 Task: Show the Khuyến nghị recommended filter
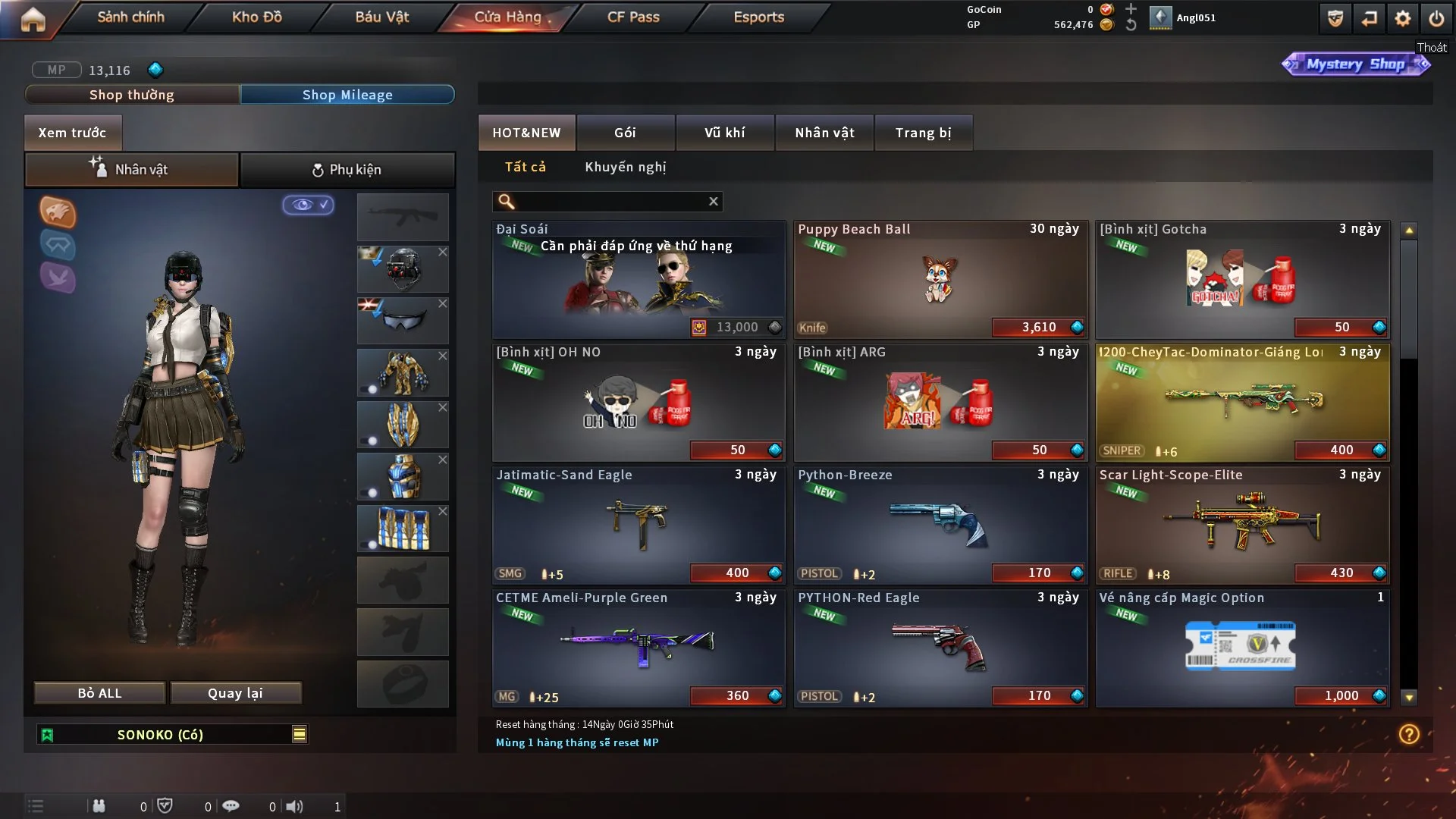pyautogui.click(x=625, y=167)
